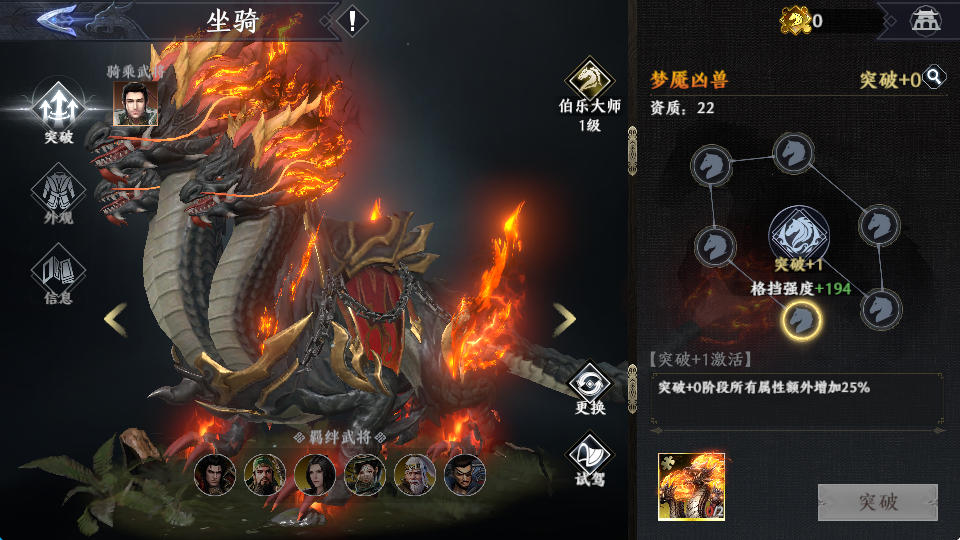The width and height of the screenshot is (960, 540).
Task: Select the central 突破+1 horse emblem
Action: (x=797, y=233)
